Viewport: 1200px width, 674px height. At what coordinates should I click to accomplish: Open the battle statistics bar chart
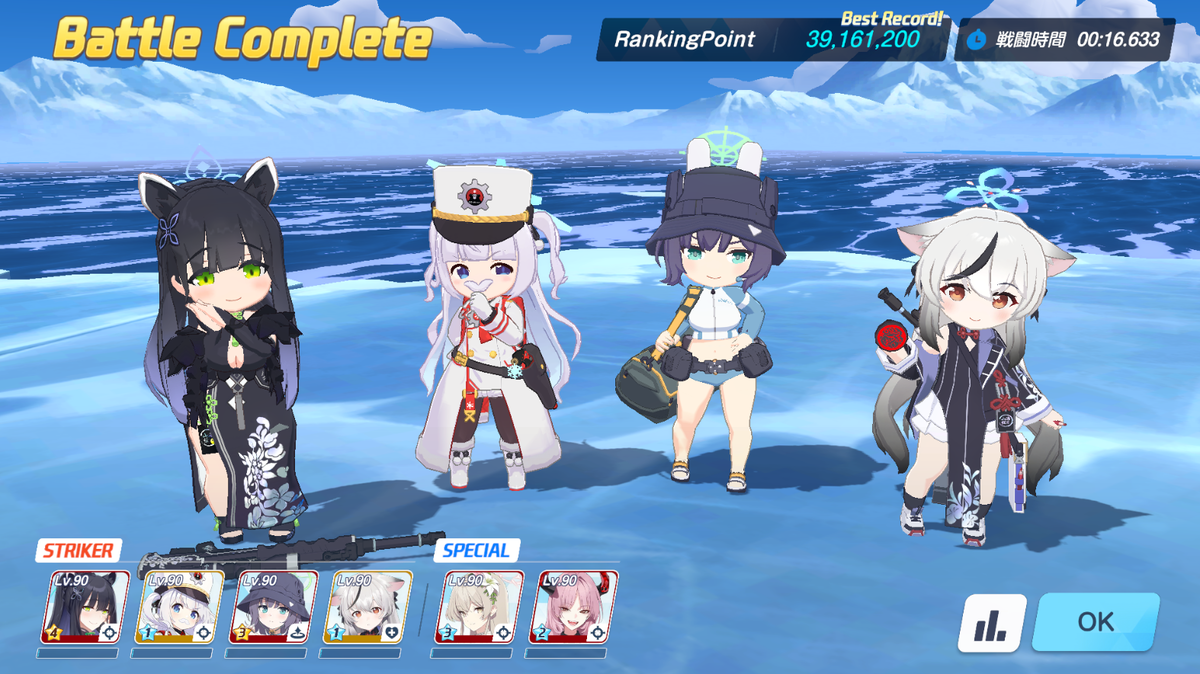[991, 623]
